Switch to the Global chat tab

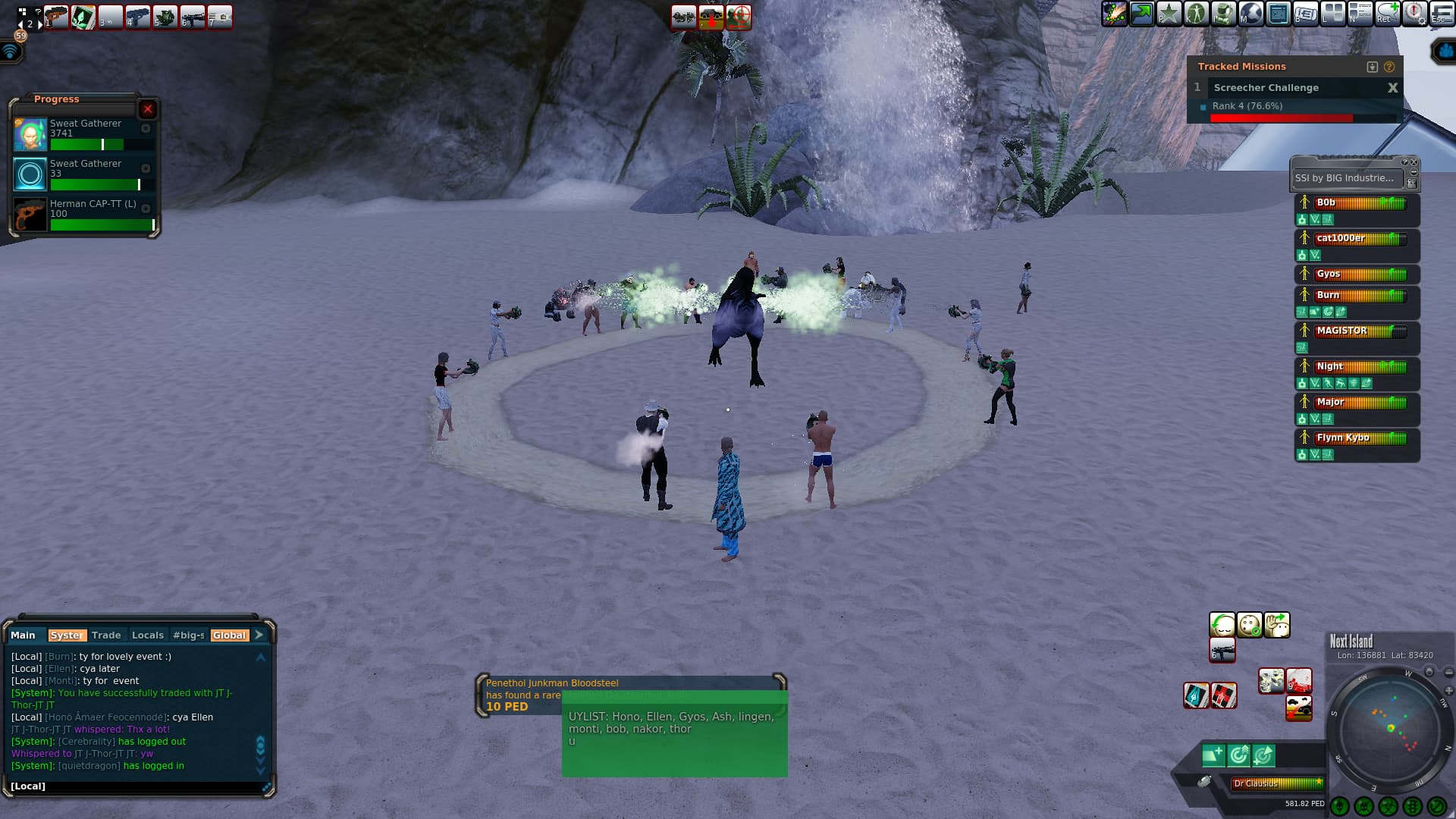tap(229, 635)
